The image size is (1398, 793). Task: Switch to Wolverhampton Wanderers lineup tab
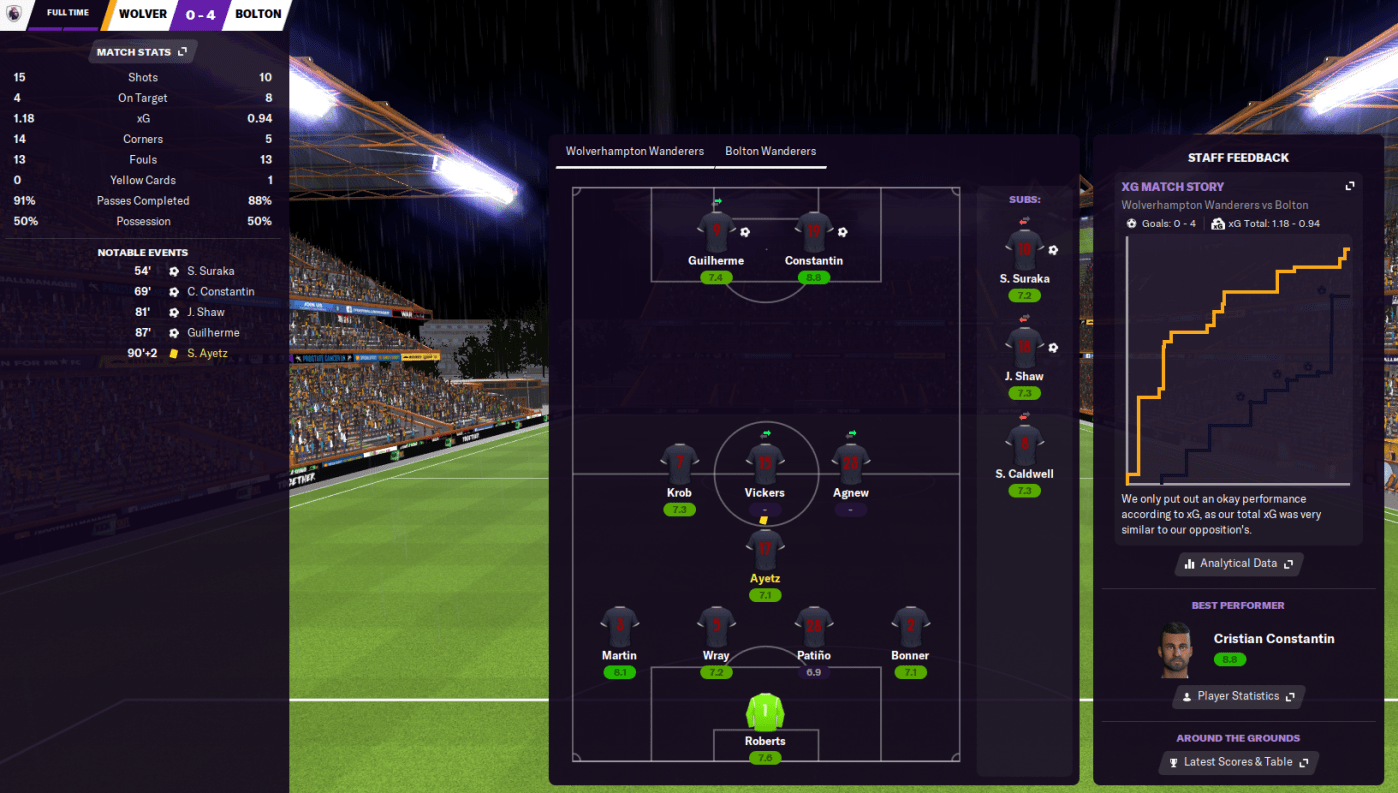point(634,152)
